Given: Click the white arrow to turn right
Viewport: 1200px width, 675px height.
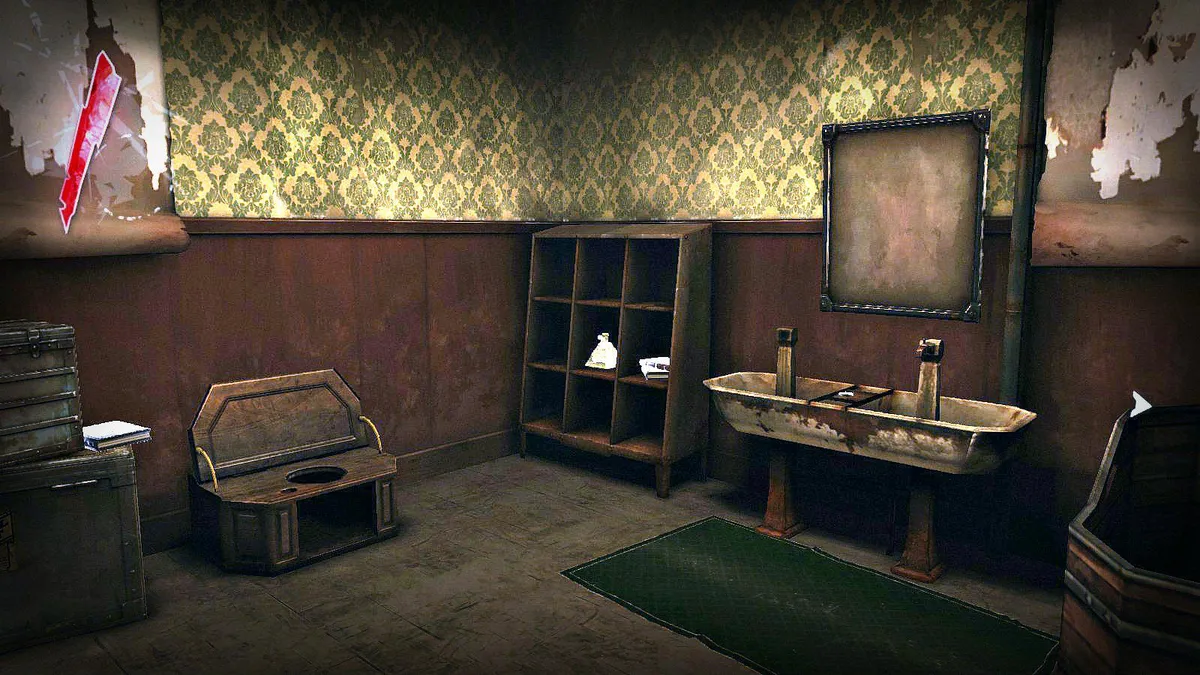Looking at the screenshot, I should [1140, 403].
